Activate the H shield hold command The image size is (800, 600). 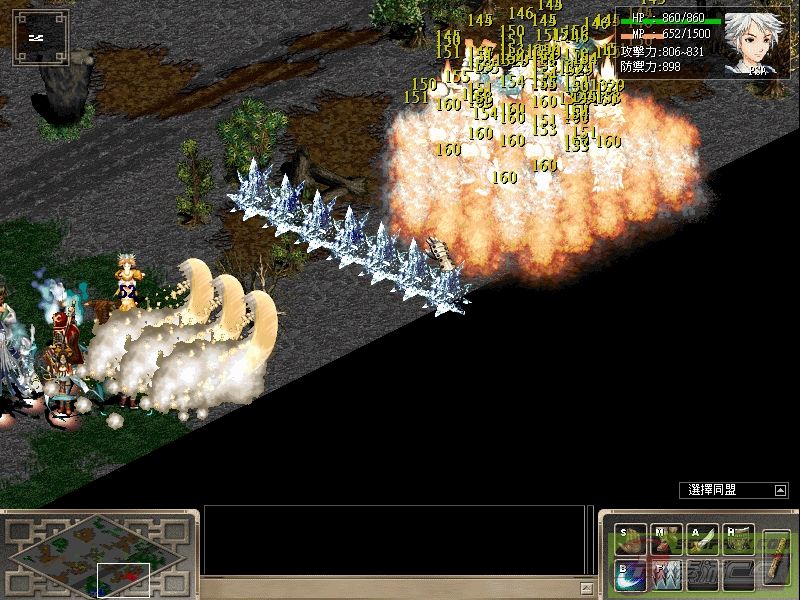click(738, 541)
